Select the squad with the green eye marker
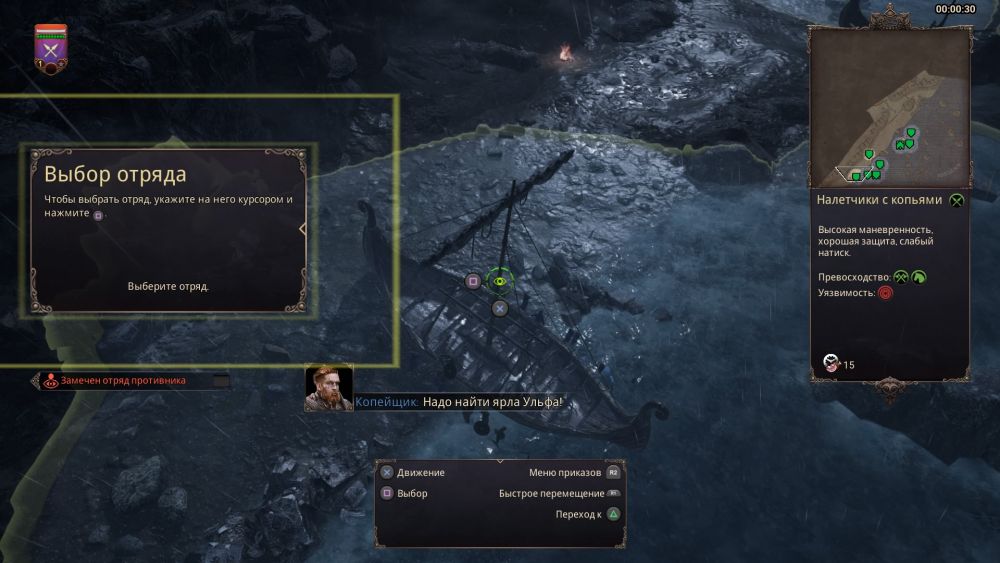The height and width of the screenshot is (563, 1000). pos(499,281)
